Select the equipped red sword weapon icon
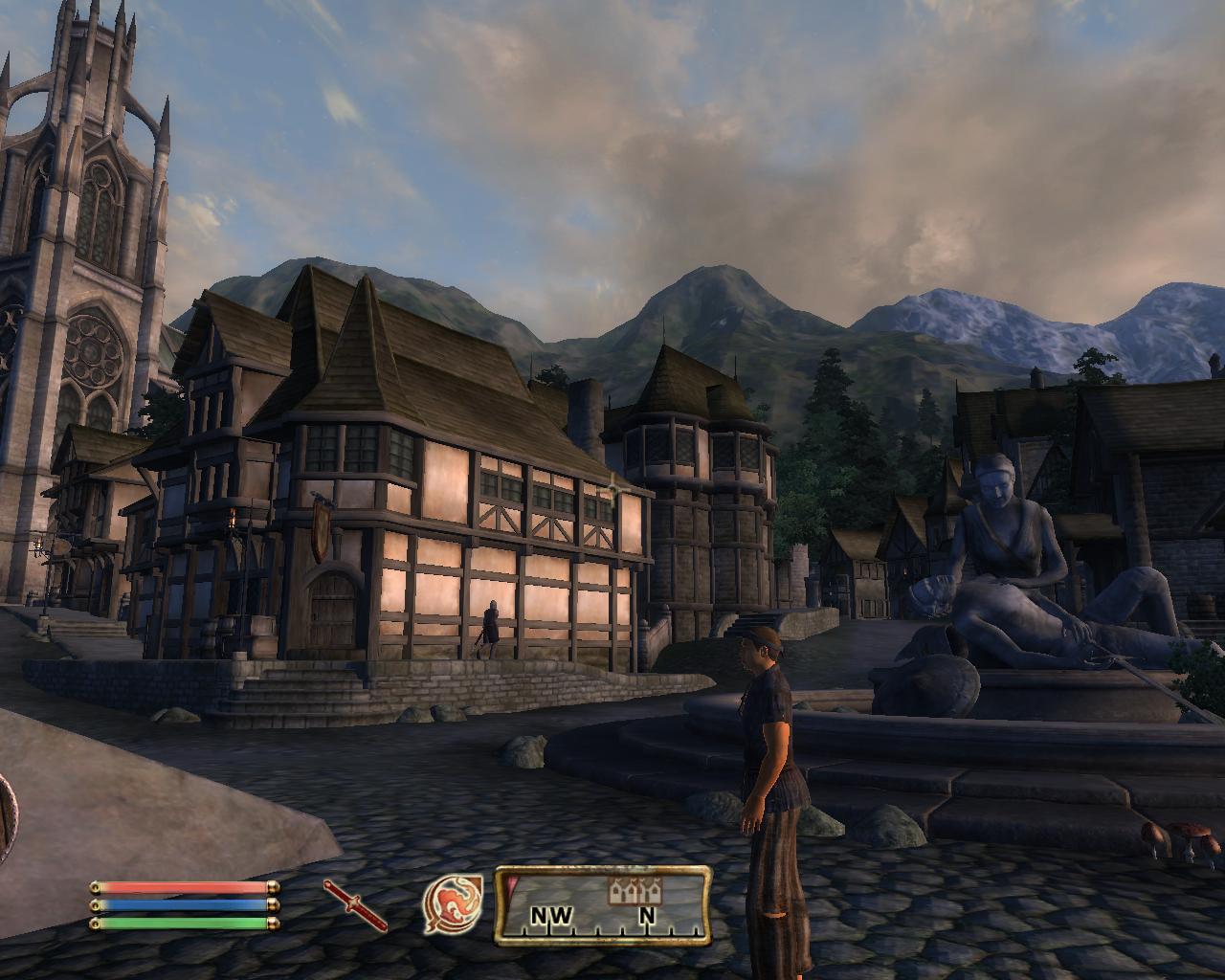The width and height of the screenshot is (1225, 980). (x=355, y=905)
